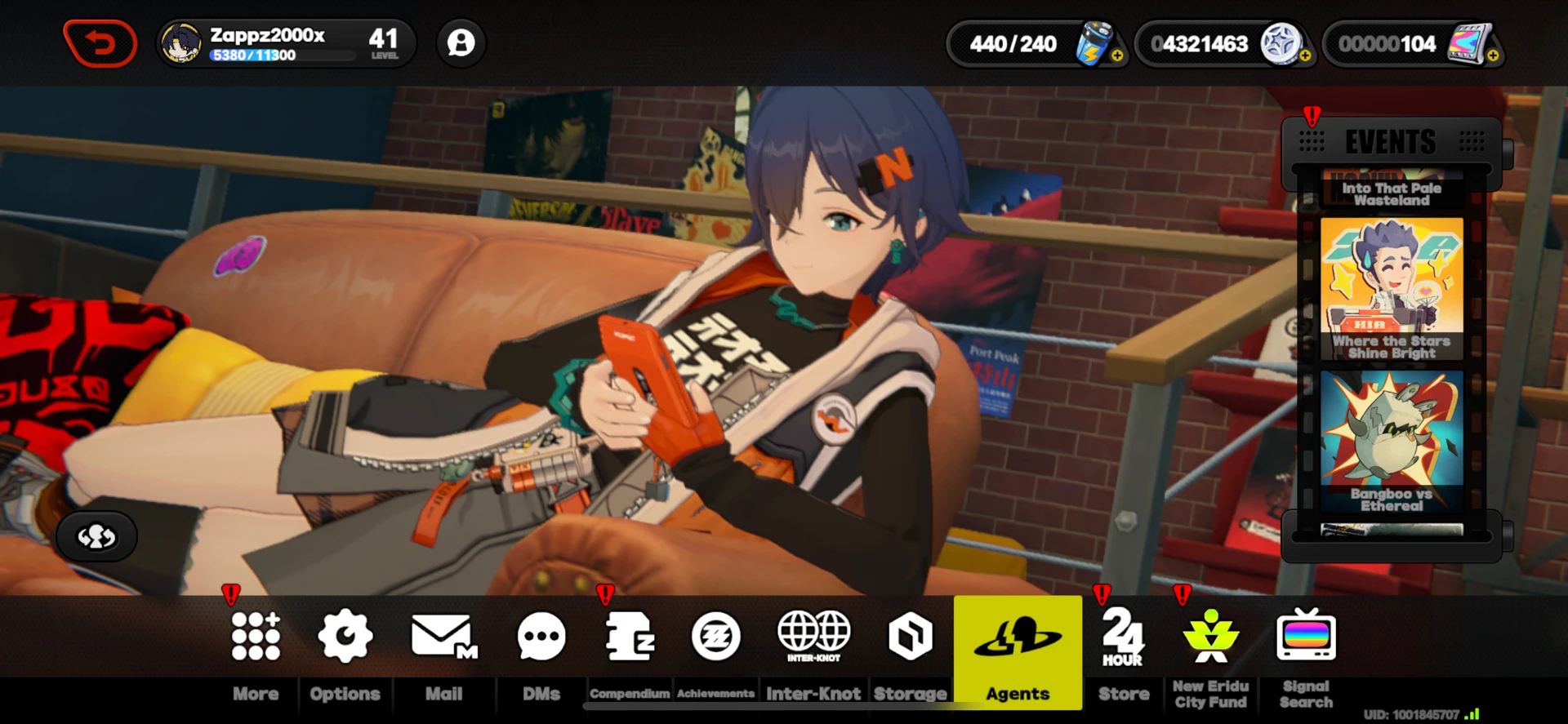Activate the photo pose toggle near the couch
The height and width of the screenshot is (724, 1568).
point(96,536)
